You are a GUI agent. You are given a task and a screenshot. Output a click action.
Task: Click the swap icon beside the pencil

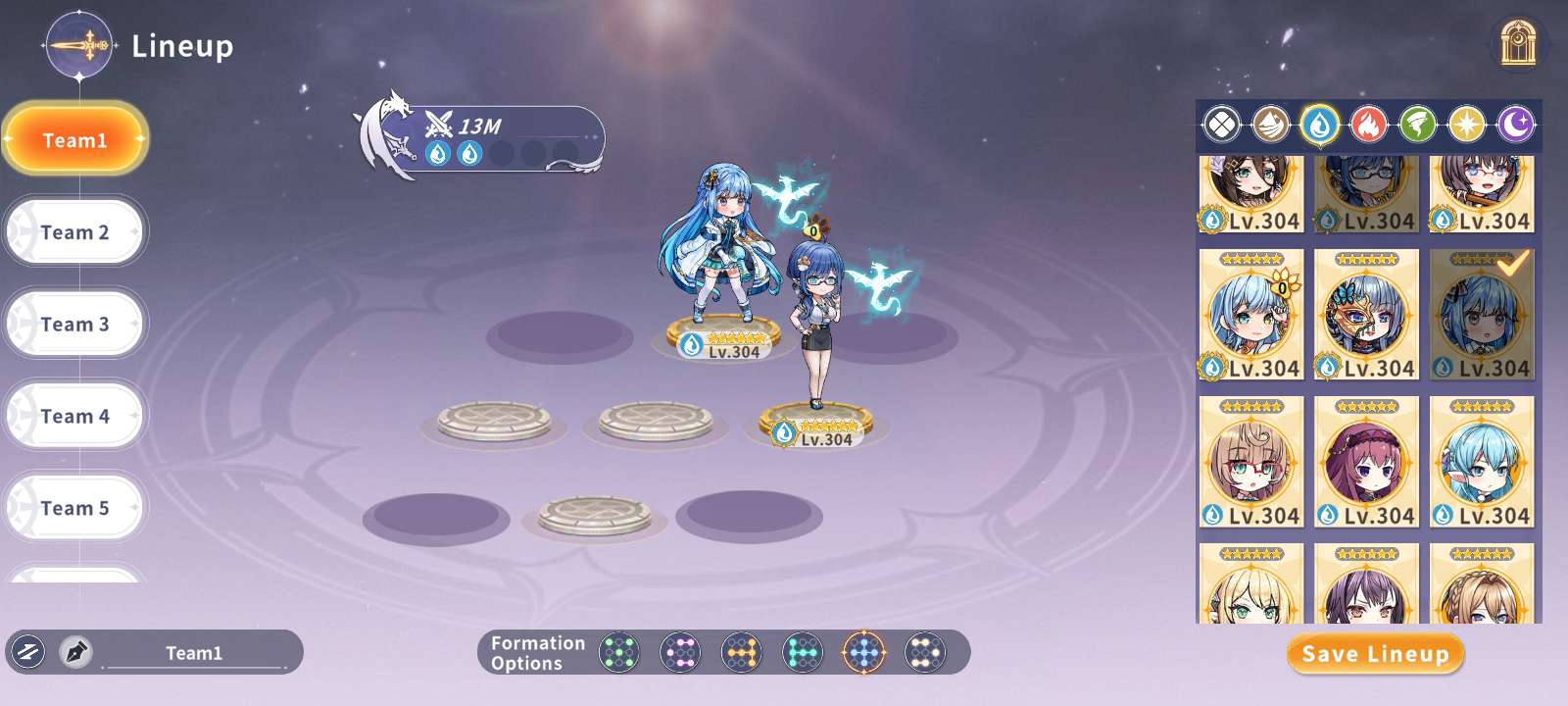(28, 652)
